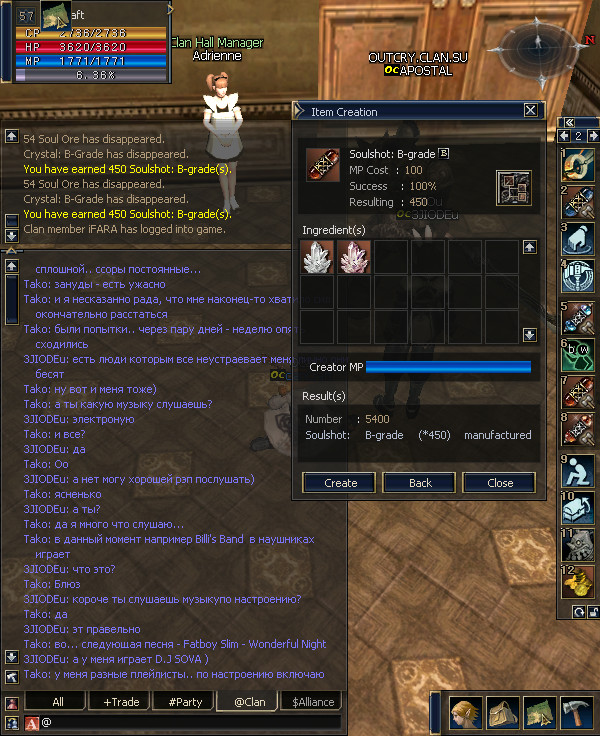This screenshot has height=736, width=600.
Task: Click the Create button in Item Creation
Action: tap(341, 482)
